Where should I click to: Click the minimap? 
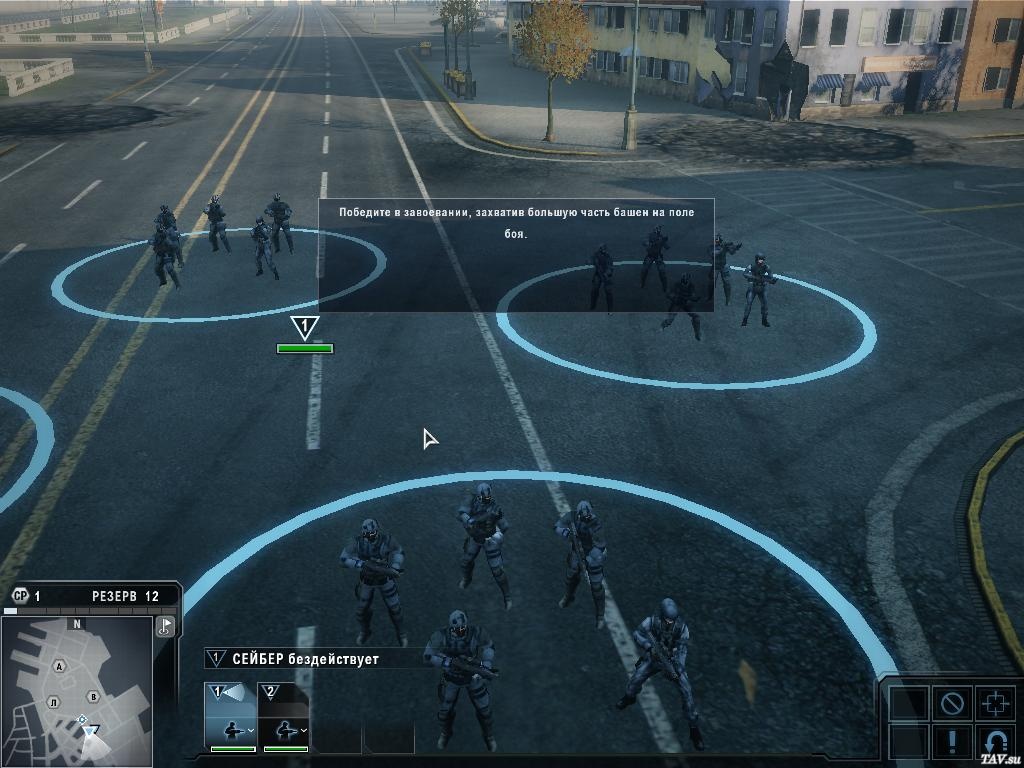(76, 690)
